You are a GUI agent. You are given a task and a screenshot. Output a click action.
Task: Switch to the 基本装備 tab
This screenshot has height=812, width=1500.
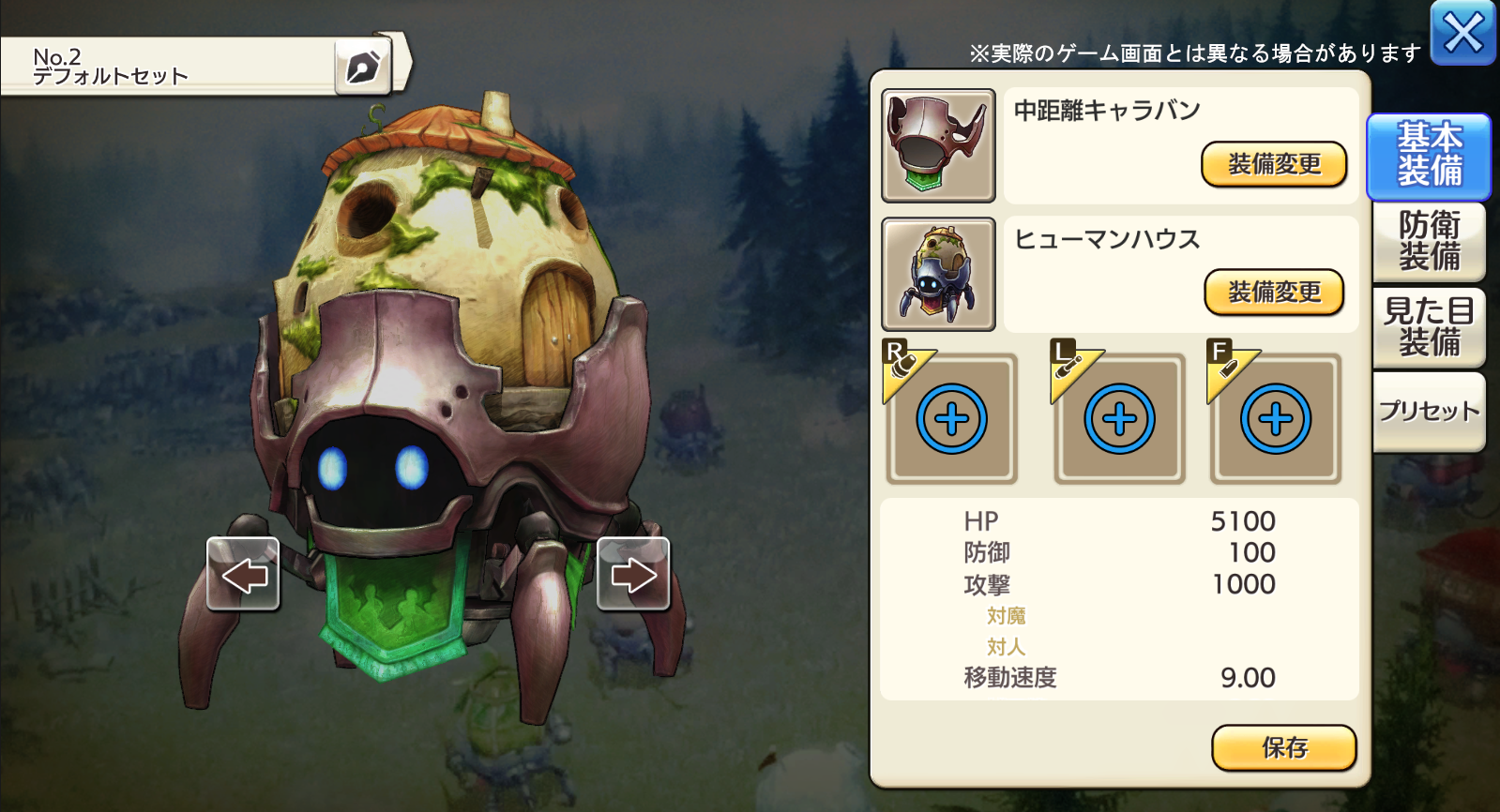point(1429,156)
